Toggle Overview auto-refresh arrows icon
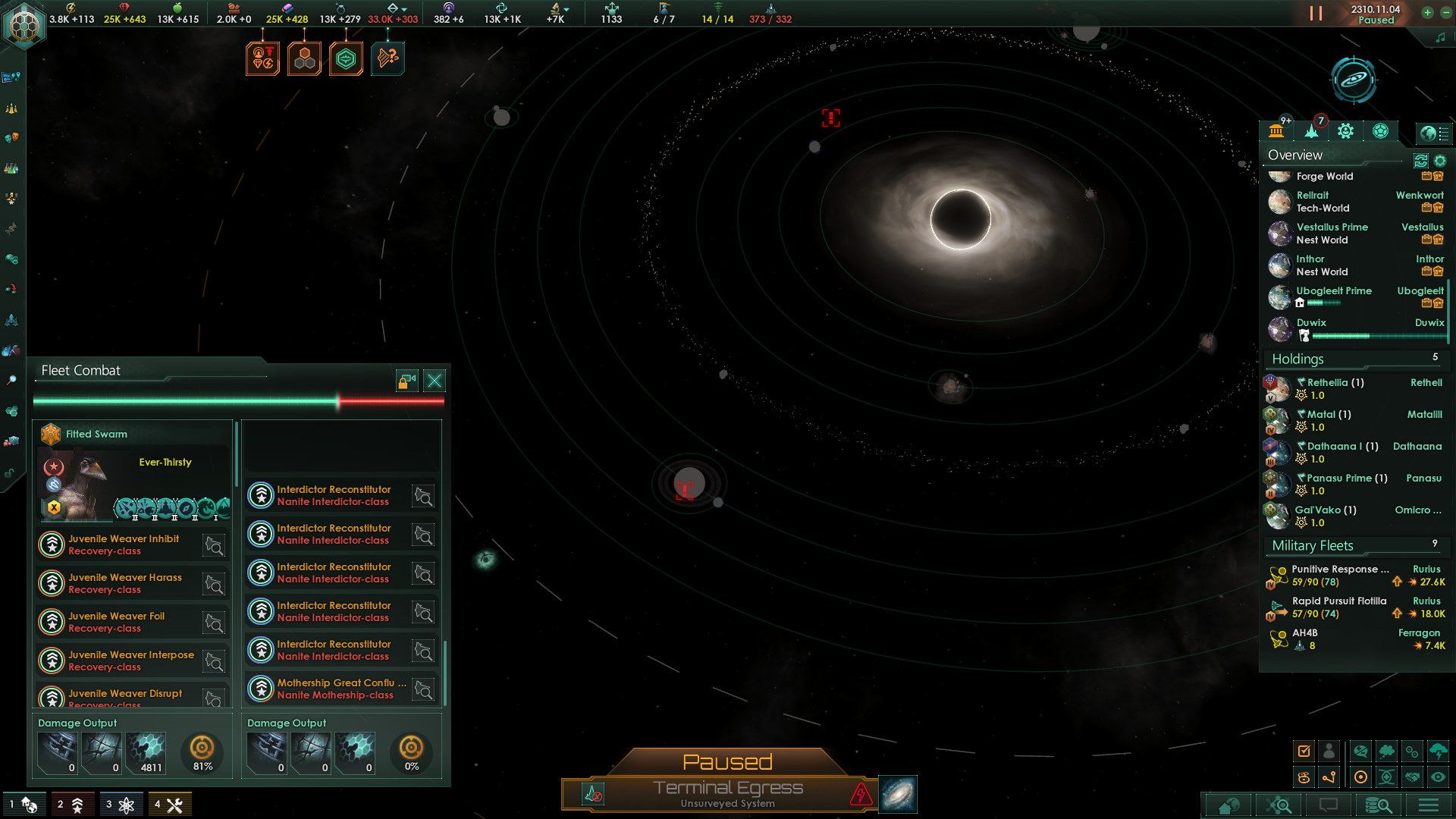 pyautogui.click(x=1420, y=162)
